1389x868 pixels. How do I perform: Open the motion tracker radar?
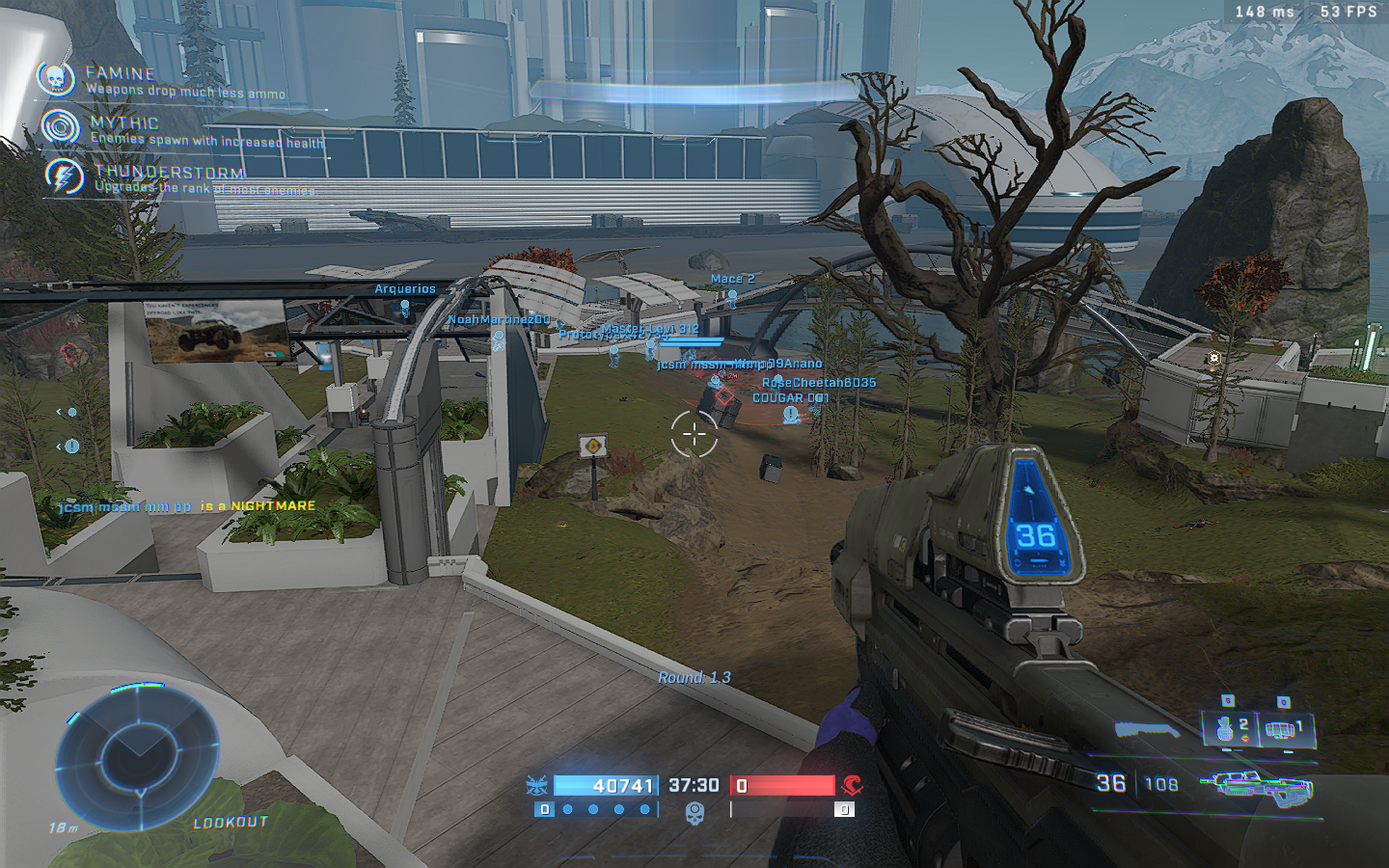coord(137,753)
